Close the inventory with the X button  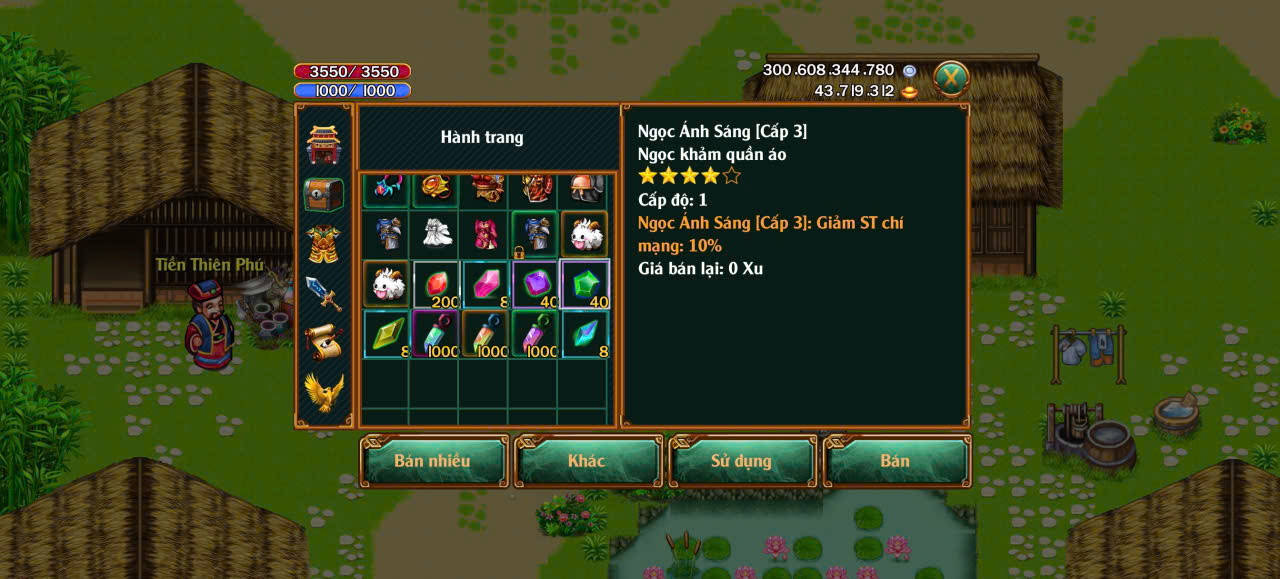point(951,78)
